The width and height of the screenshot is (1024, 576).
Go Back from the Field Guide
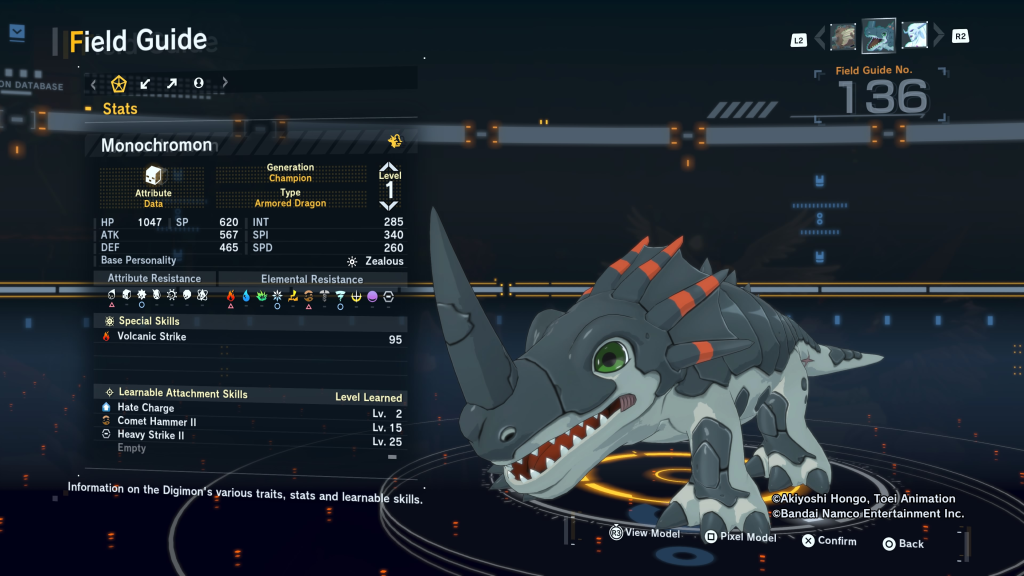pyautogui.click(x=903, y=544)
